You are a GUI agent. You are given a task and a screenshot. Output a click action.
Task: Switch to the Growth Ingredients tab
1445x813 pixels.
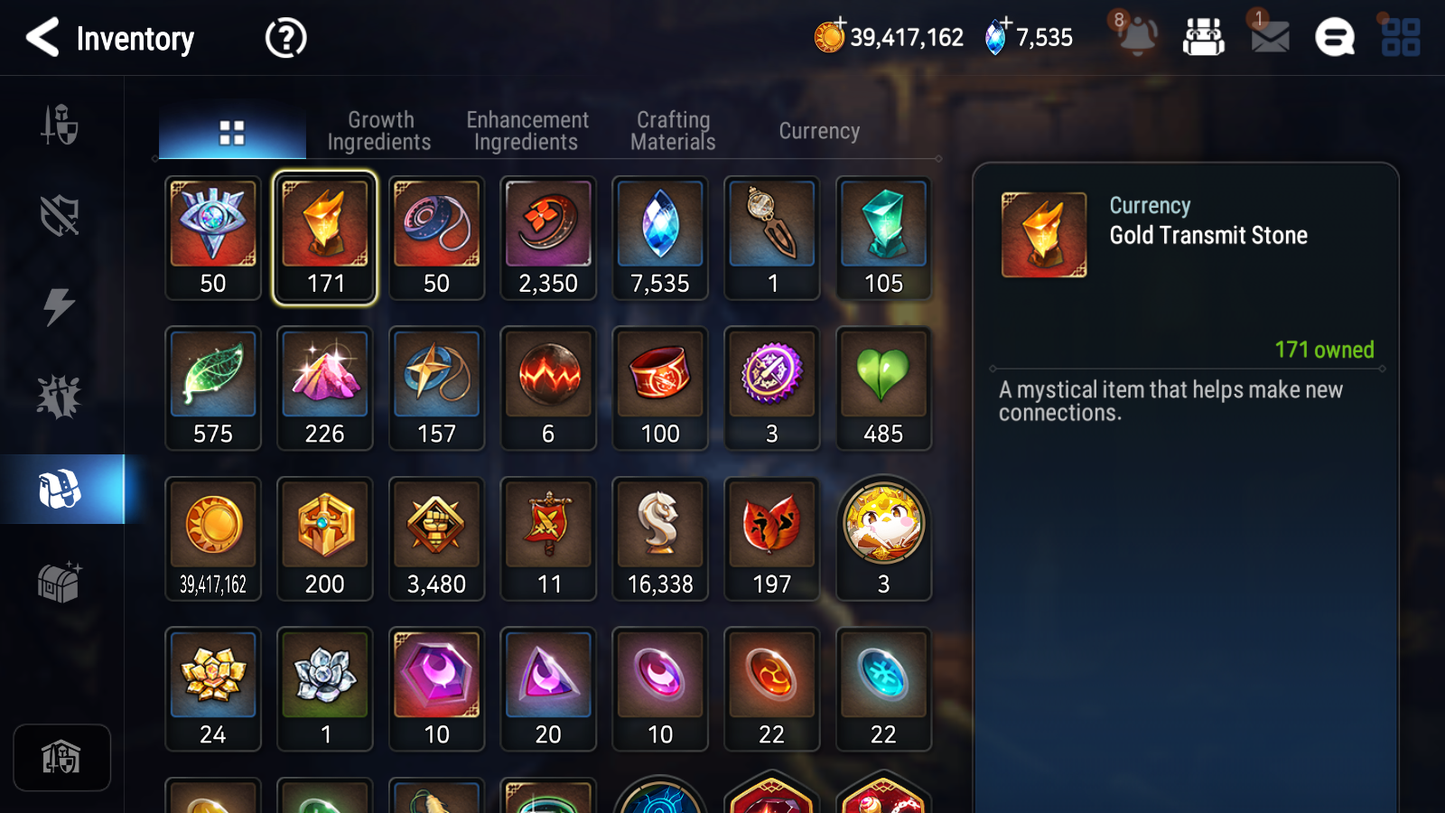pos(380,130)
